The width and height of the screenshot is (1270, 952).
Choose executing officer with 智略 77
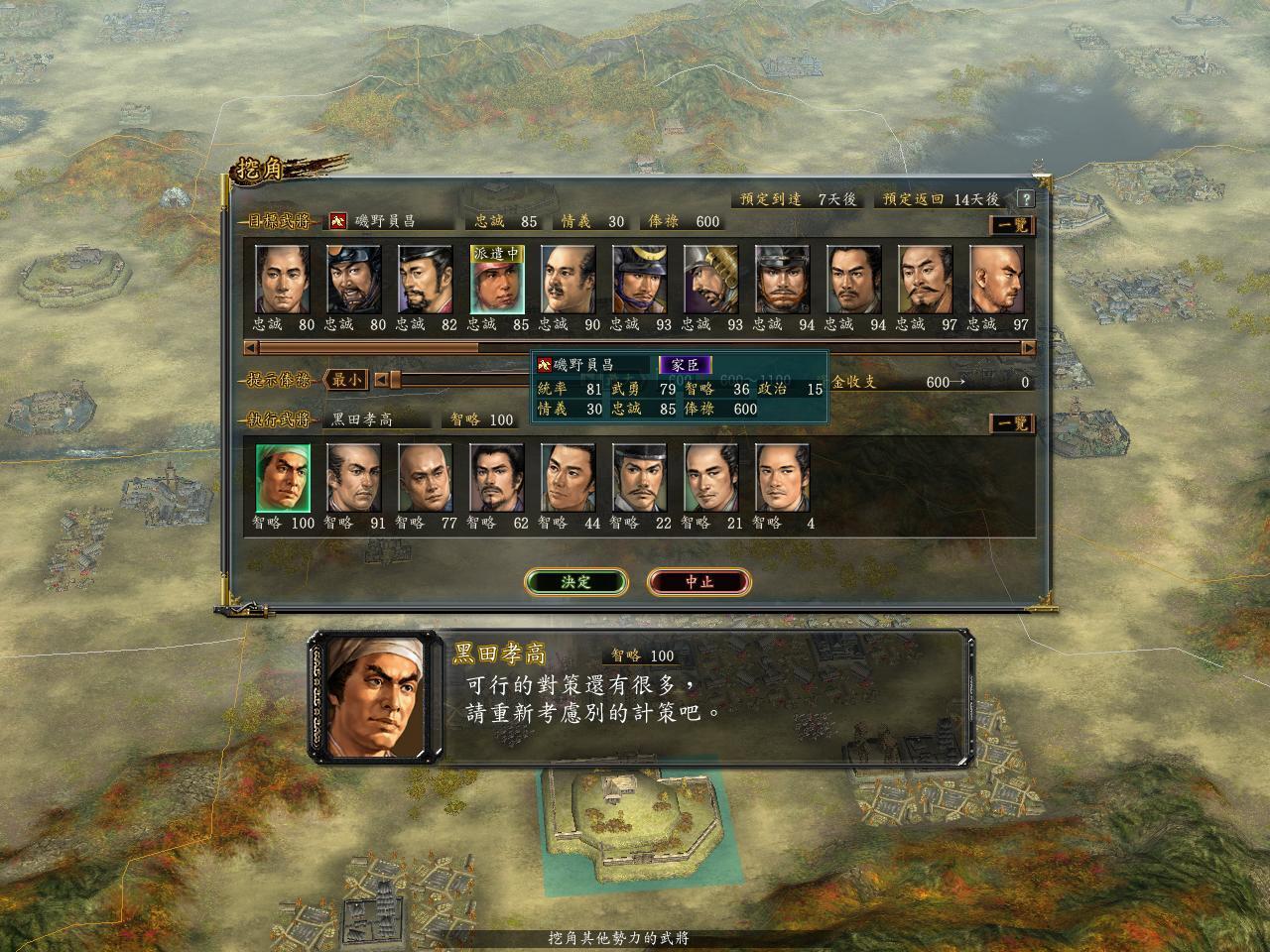426,478
